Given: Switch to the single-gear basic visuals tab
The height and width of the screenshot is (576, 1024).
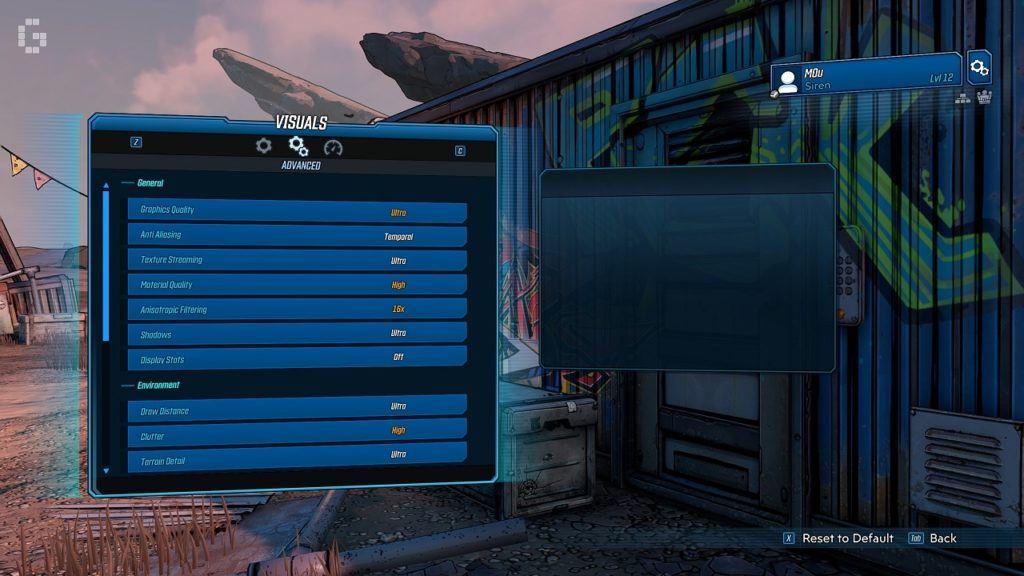Looking at the screenshot, I should tap(263, 146).
